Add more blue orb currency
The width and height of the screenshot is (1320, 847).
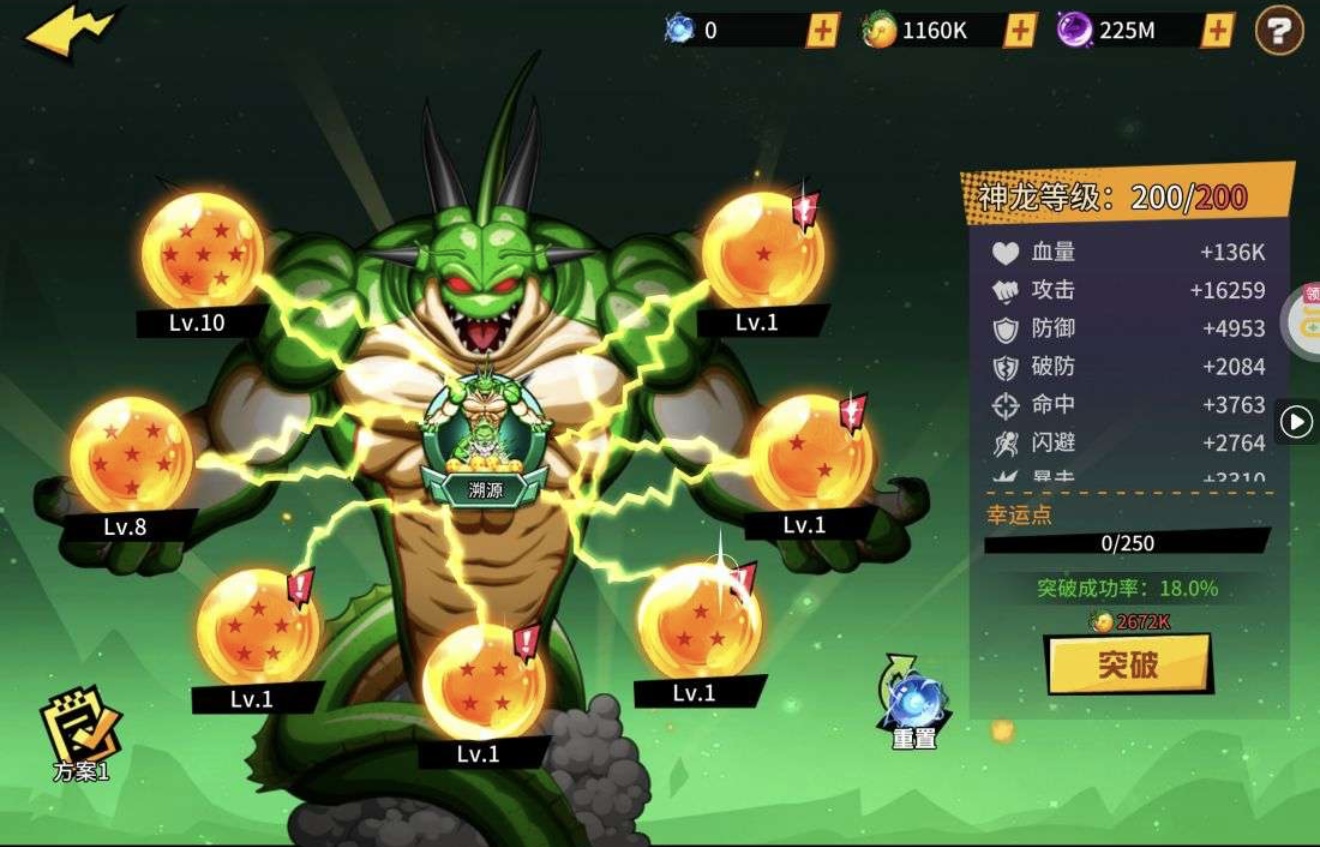tap(822, 31)
